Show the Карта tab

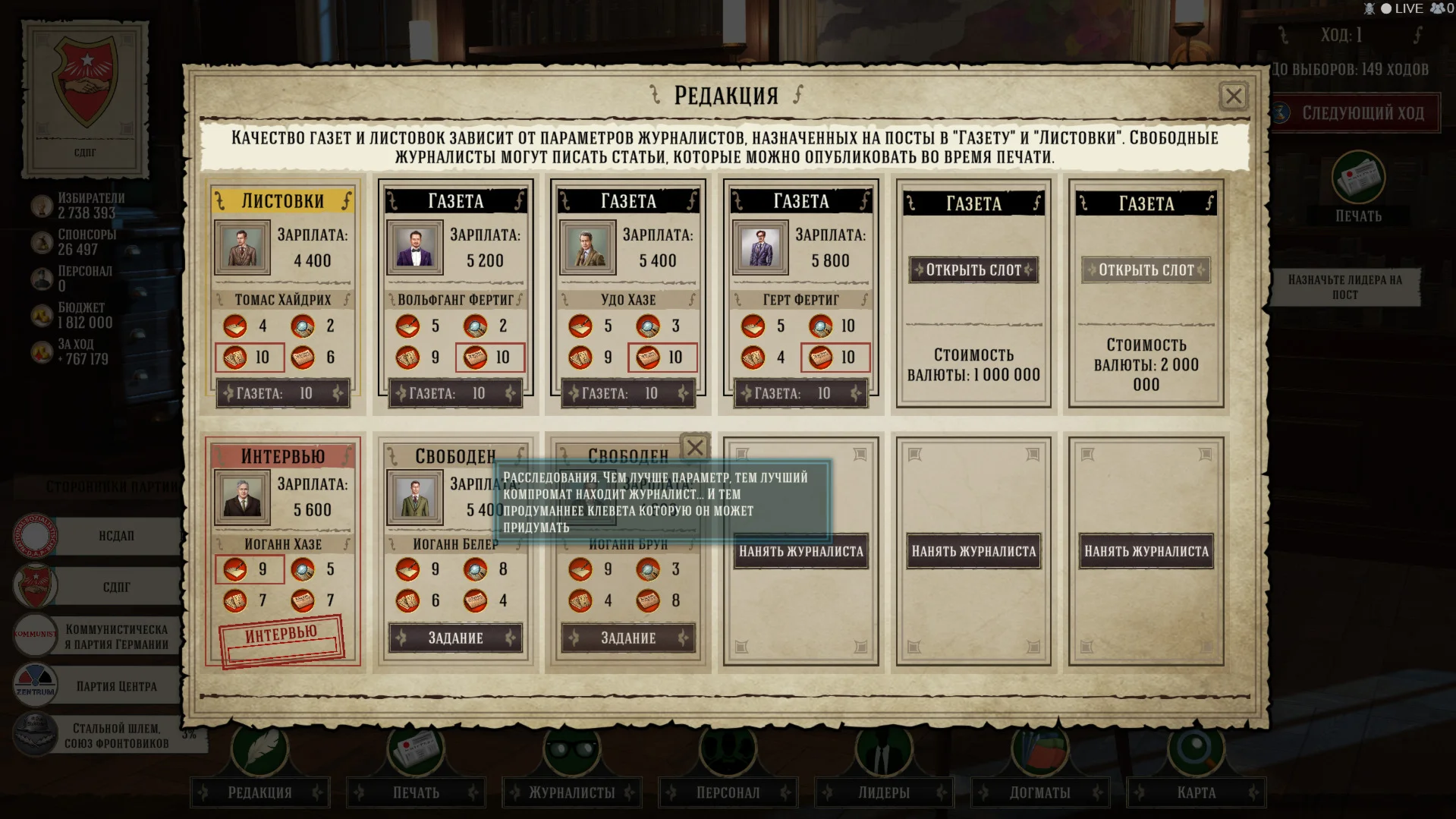point(1196,792)
